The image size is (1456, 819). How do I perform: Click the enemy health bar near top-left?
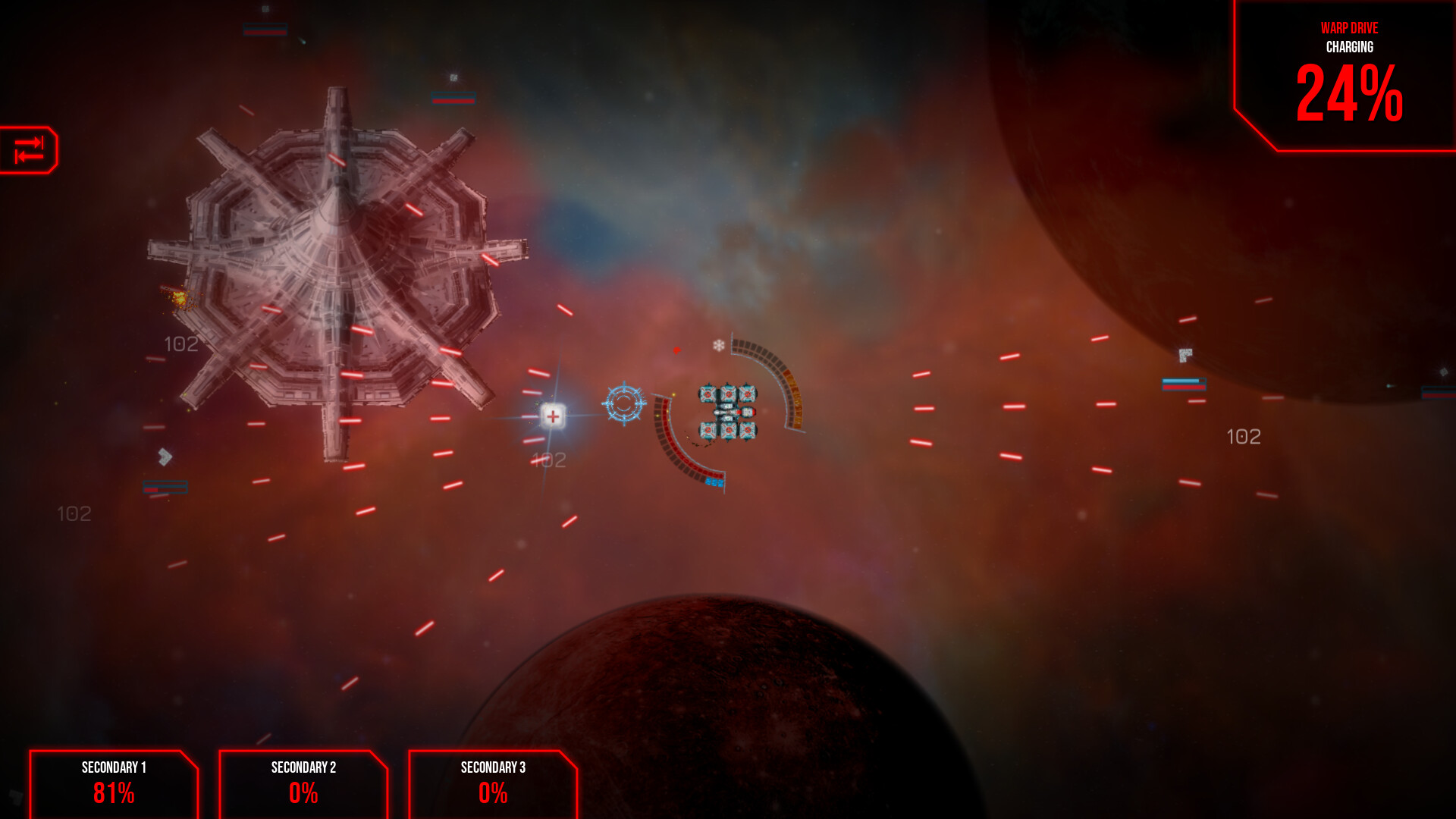tap(263, 31)
